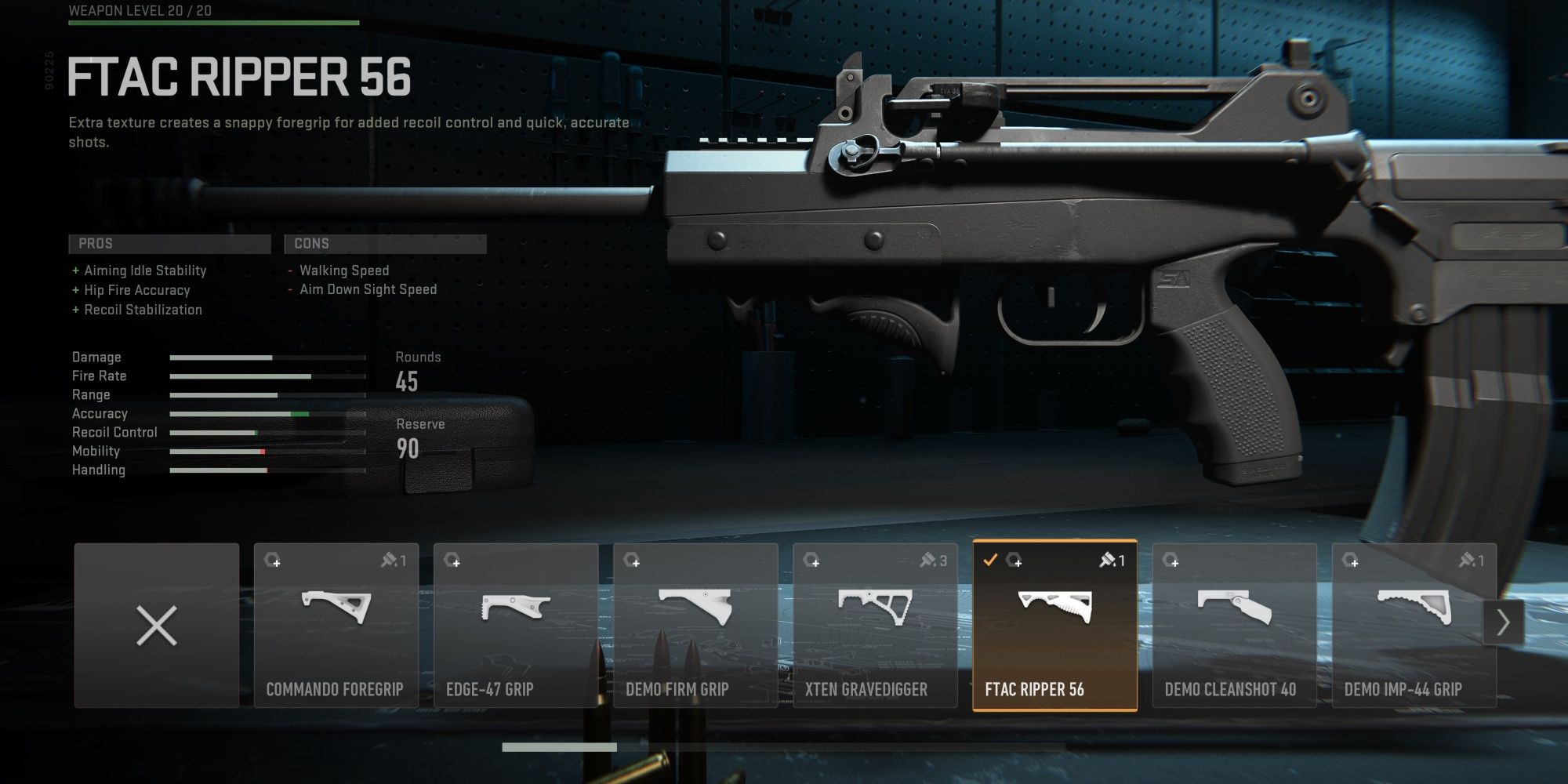
Task: Select the Commando Foregrip attachment
Action: [x=336, y=626]
